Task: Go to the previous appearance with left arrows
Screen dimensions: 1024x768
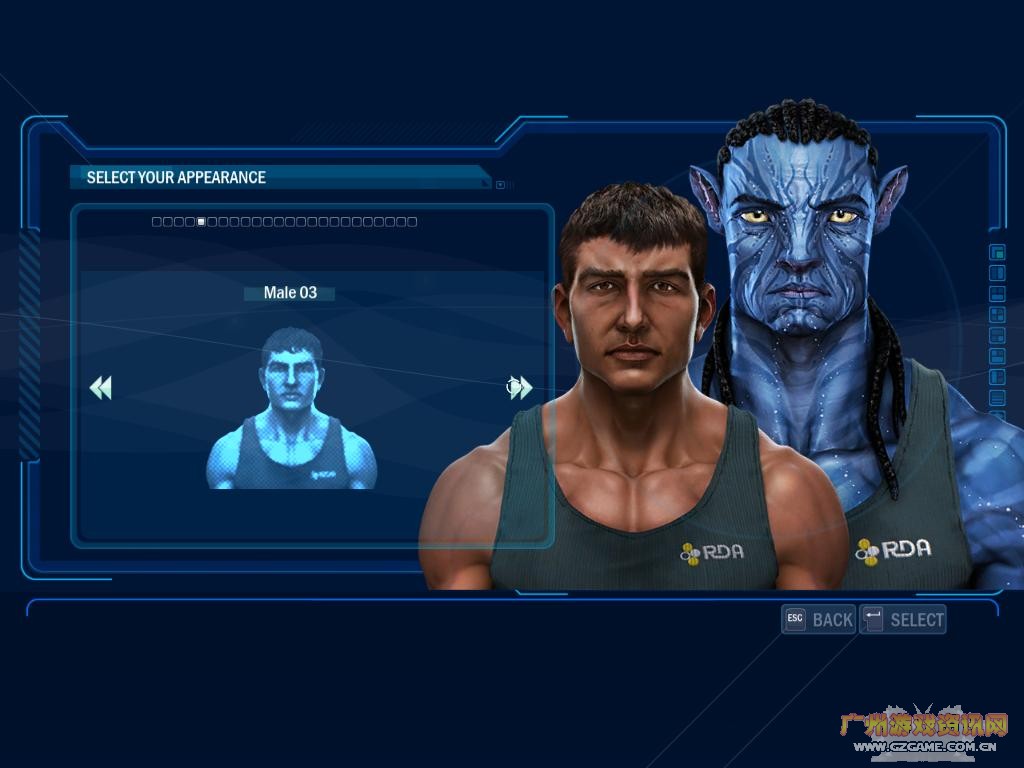Action: pos(100,388)
